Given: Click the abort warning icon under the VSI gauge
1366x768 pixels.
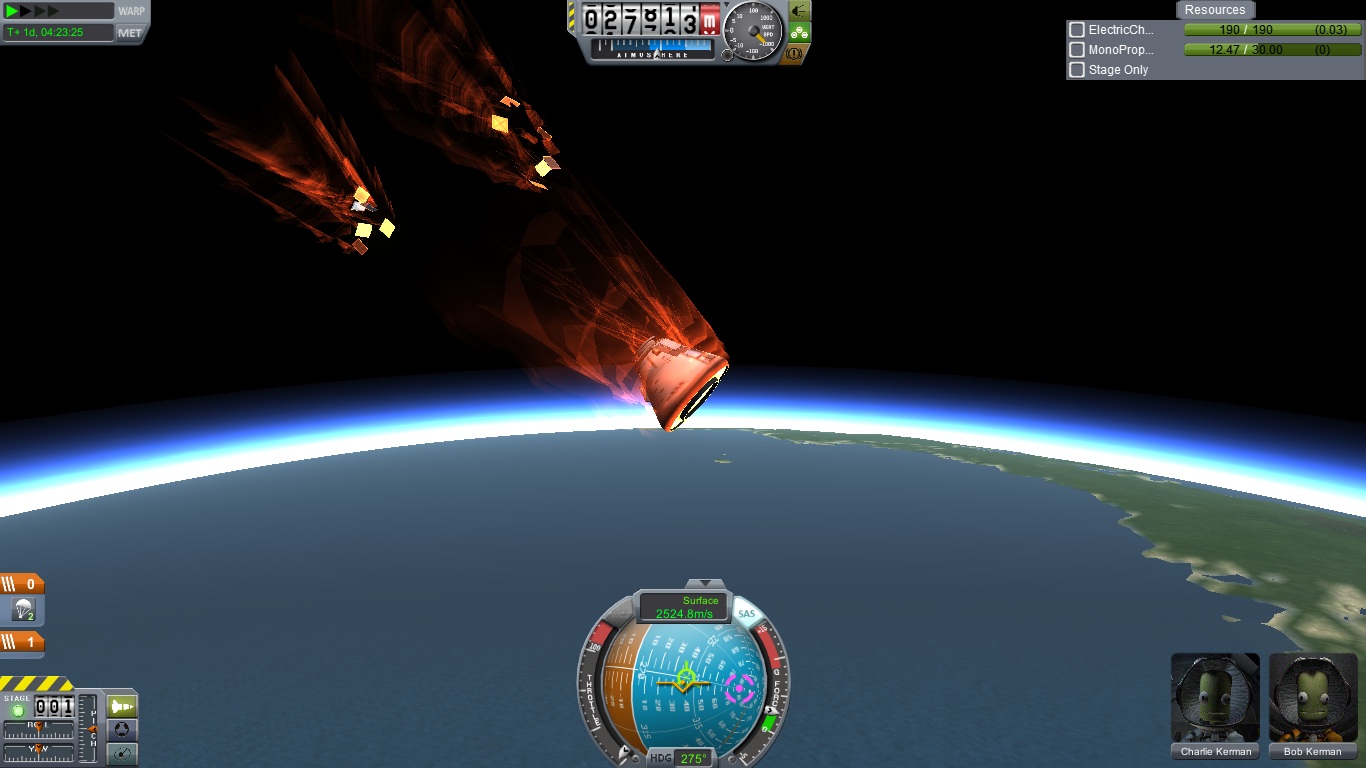Looking at the screenshot, I should [793, 55].
